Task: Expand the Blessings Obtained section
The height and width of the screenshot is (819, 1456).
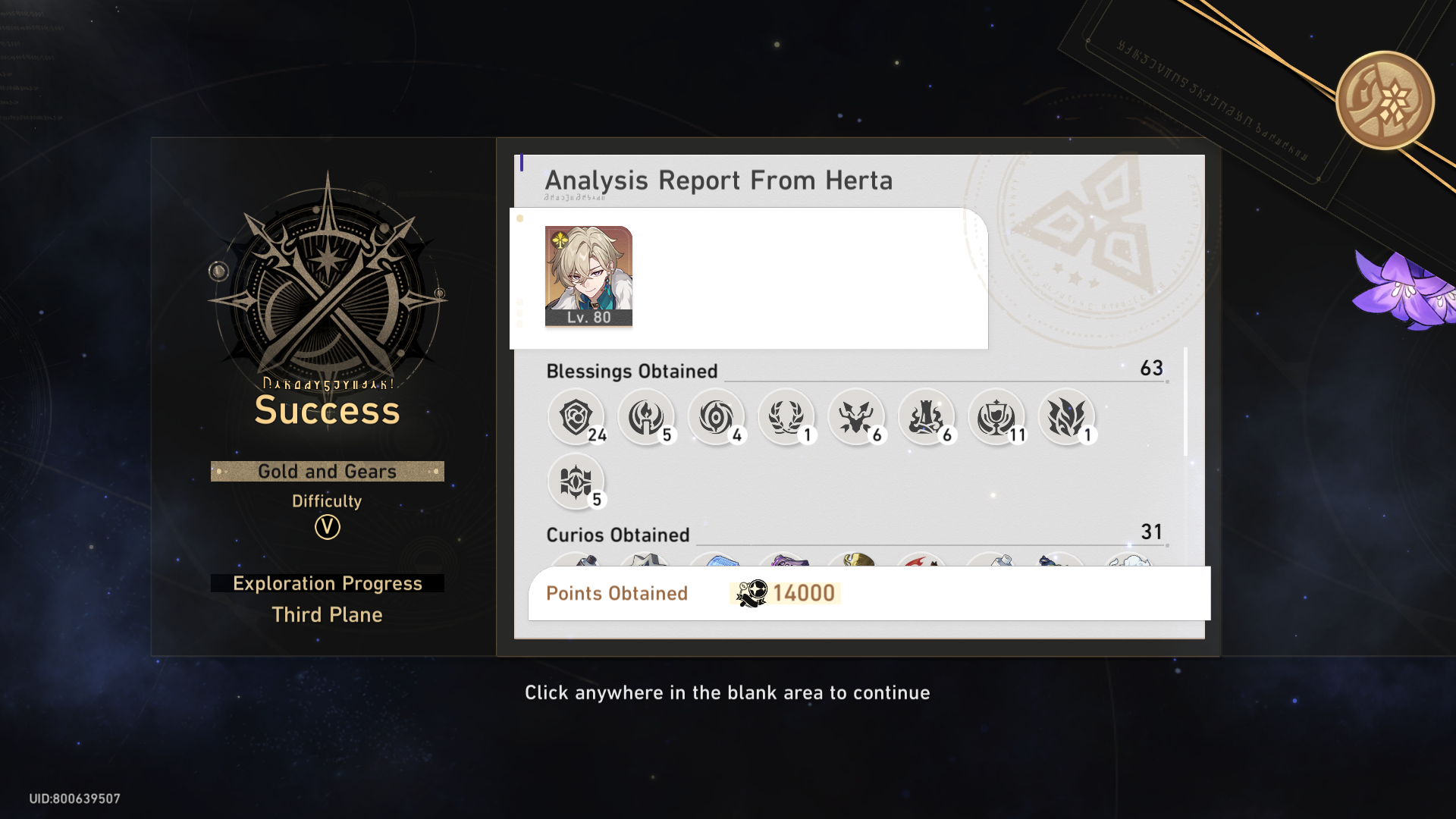Action: coord(632,372)
